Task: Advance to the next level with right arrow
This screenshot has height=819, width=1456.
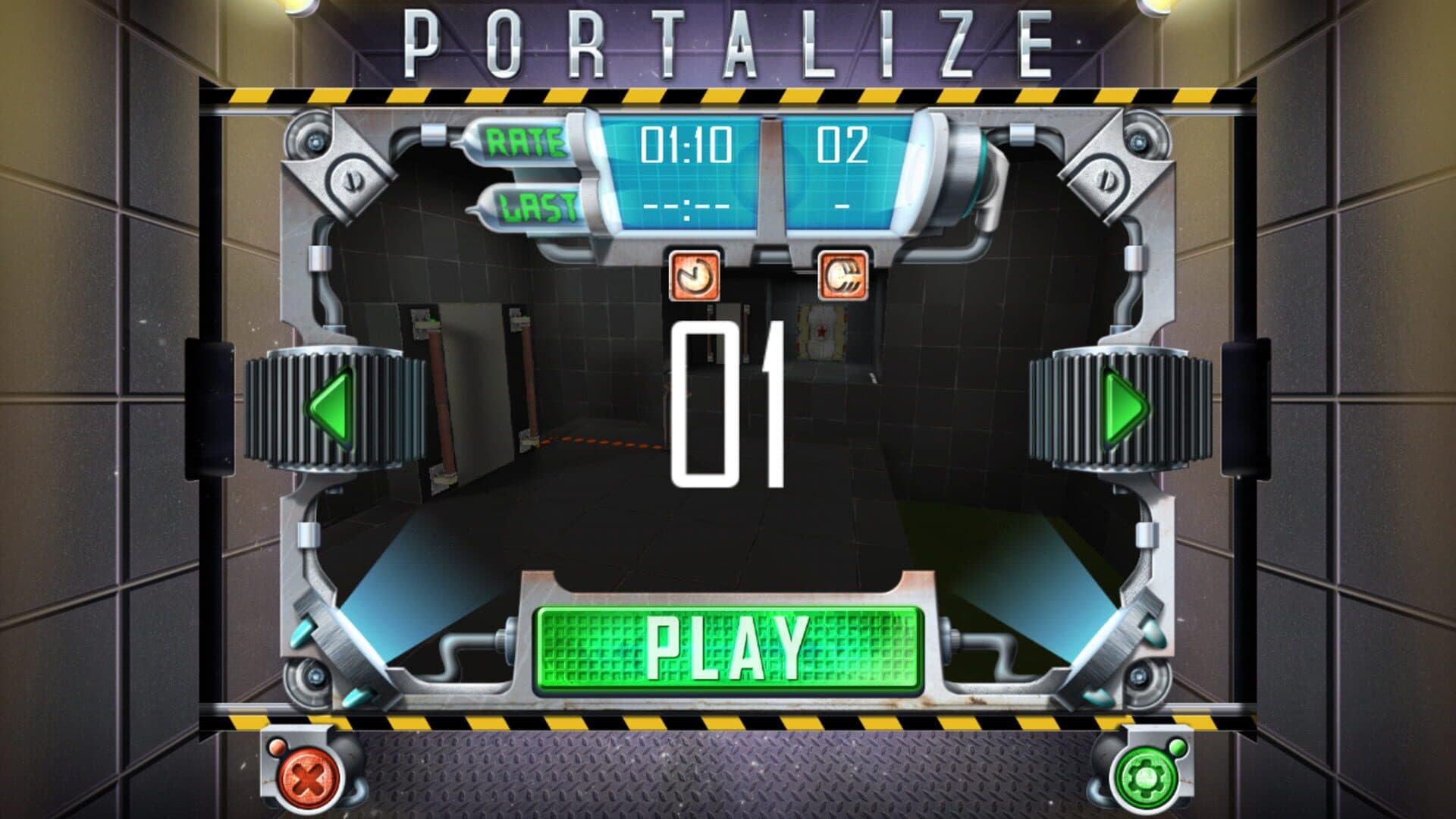Action: pos(1124,409)
